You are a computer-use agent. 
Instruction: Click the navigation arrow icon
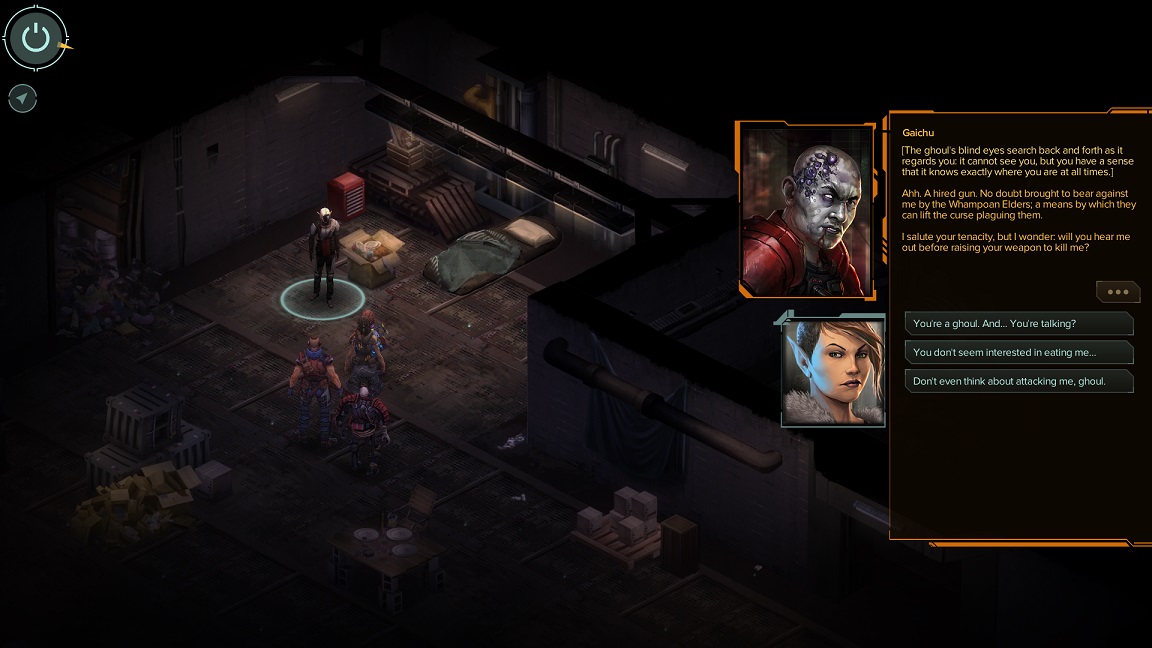[22, 98]
